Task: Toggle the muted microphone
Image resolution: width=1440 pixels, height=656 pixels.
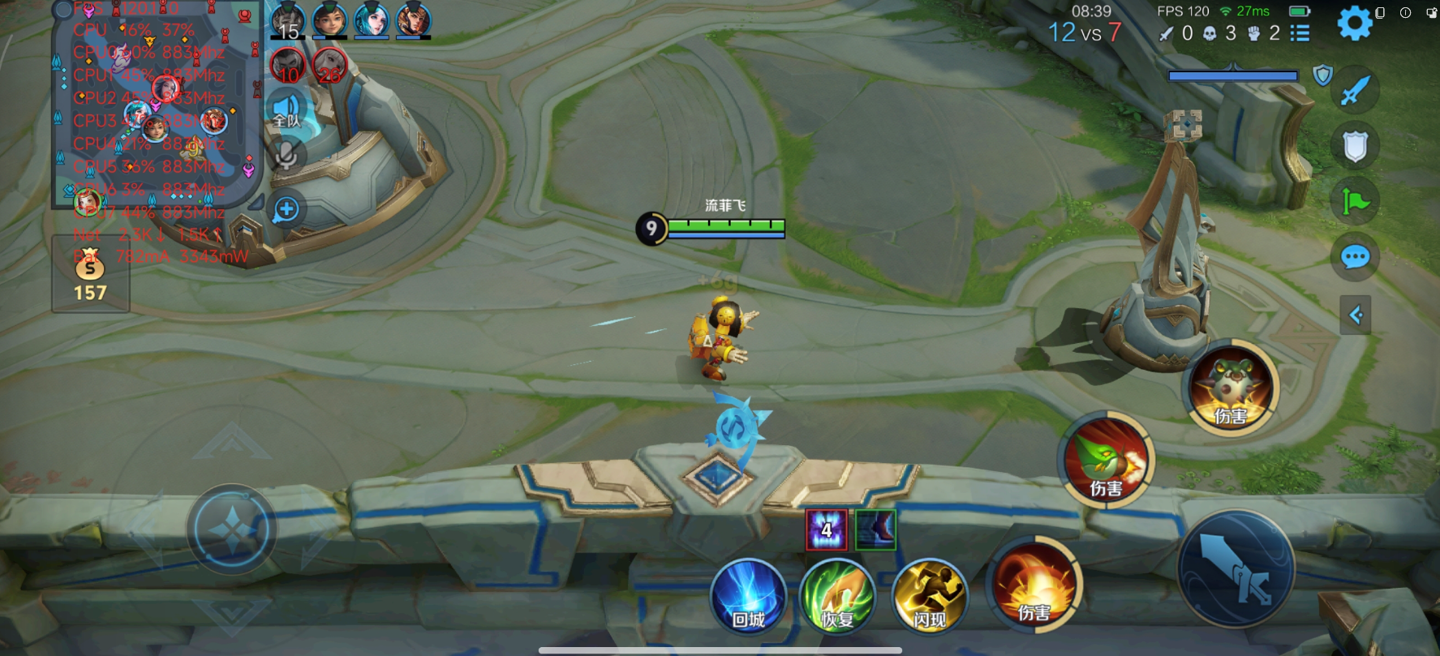Action: pos(287,155)
